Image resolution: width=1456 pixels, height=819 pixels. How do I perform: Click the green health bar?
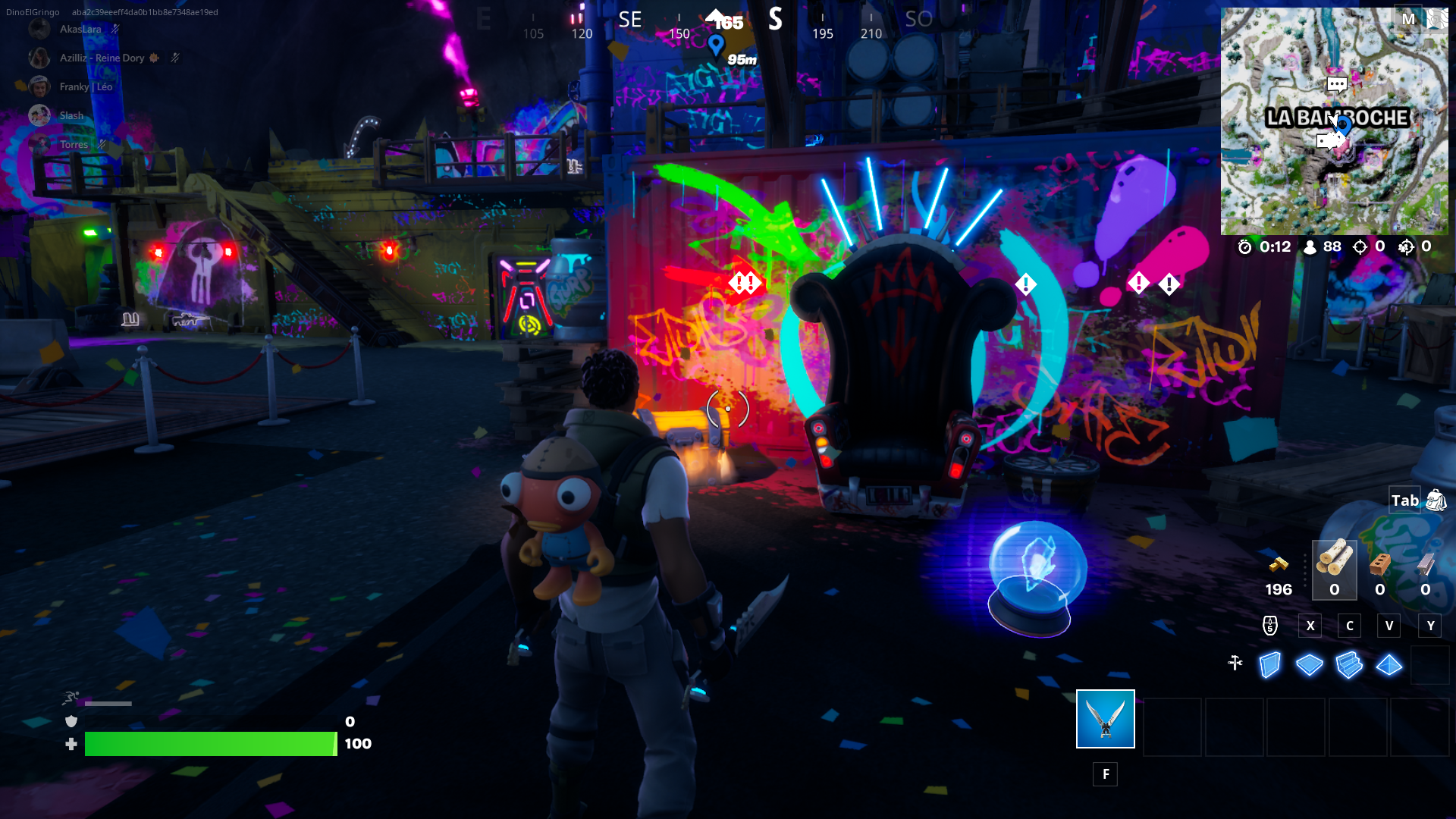coord(211,744)
